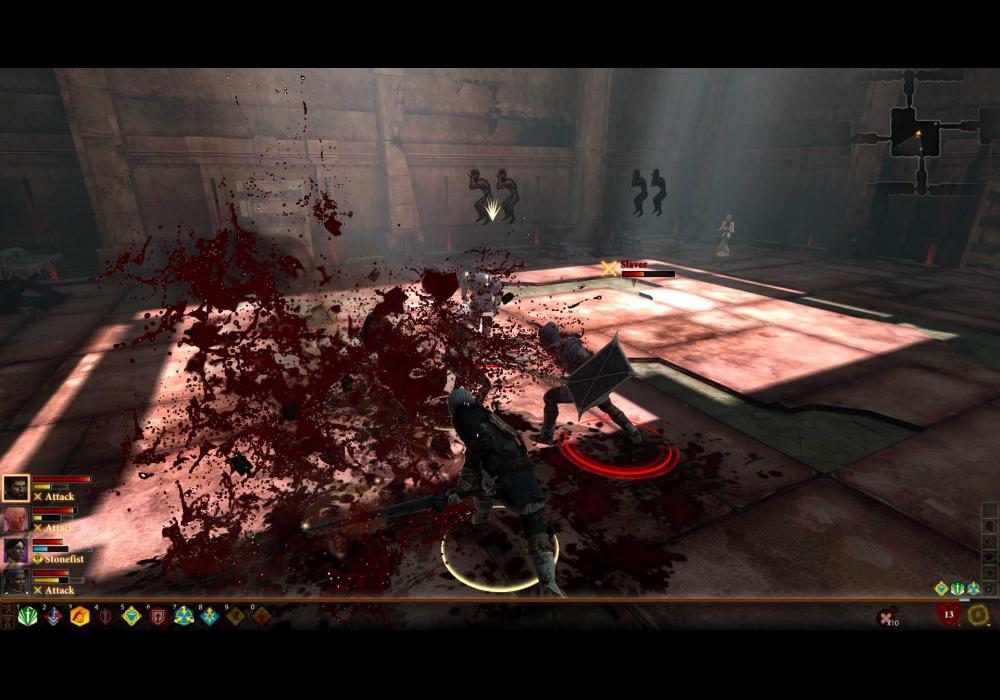Click the dungeon minimap
This screenshot has height=700, width=1000.
tap(916, 130)
